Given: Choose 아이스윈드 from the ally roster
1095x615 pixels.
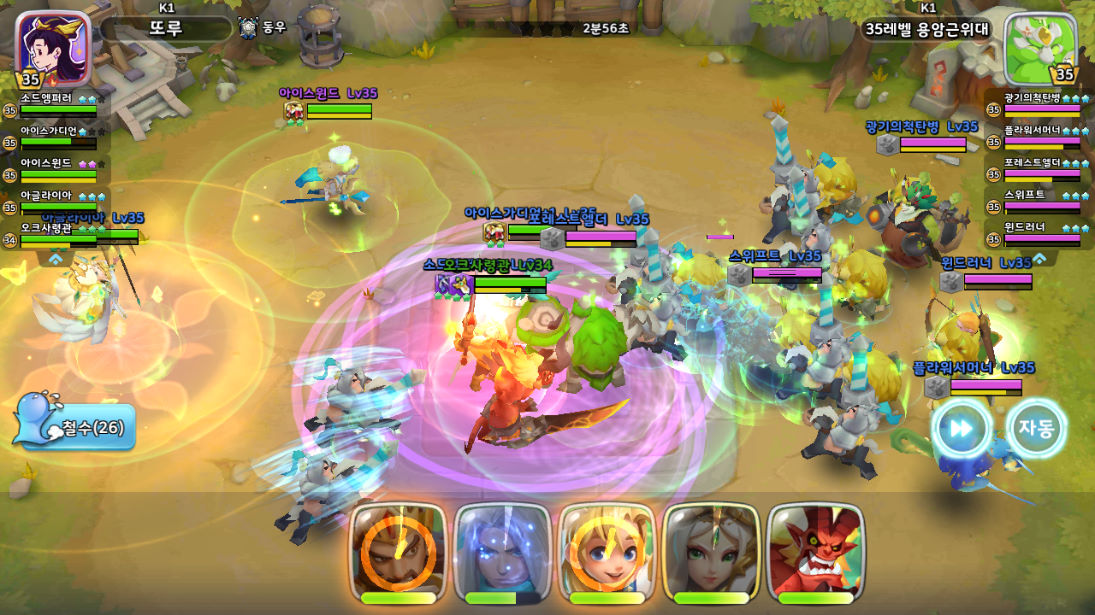Looking at the screenshot, I should [58, 168].
